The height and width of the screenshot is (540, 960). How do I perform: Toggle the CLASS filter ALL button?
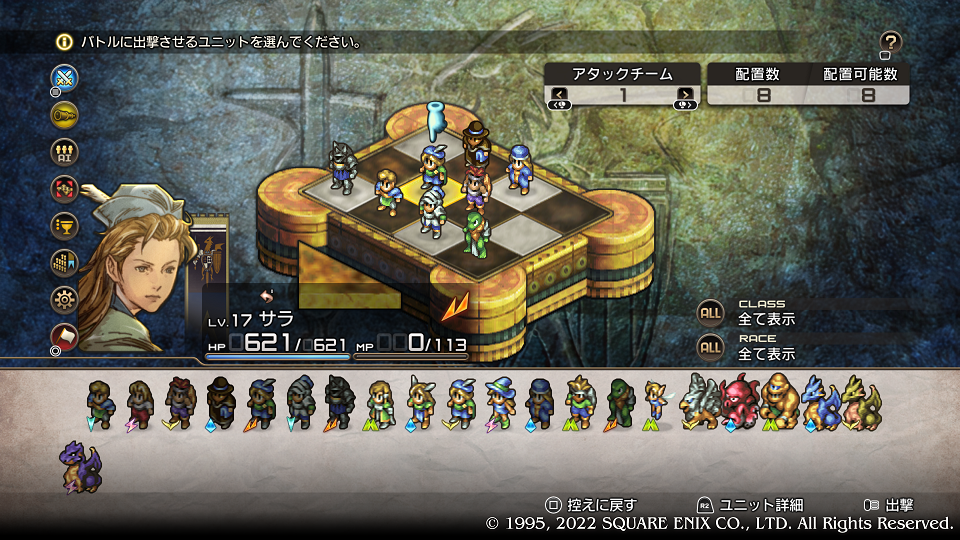(x=710, y=312)
